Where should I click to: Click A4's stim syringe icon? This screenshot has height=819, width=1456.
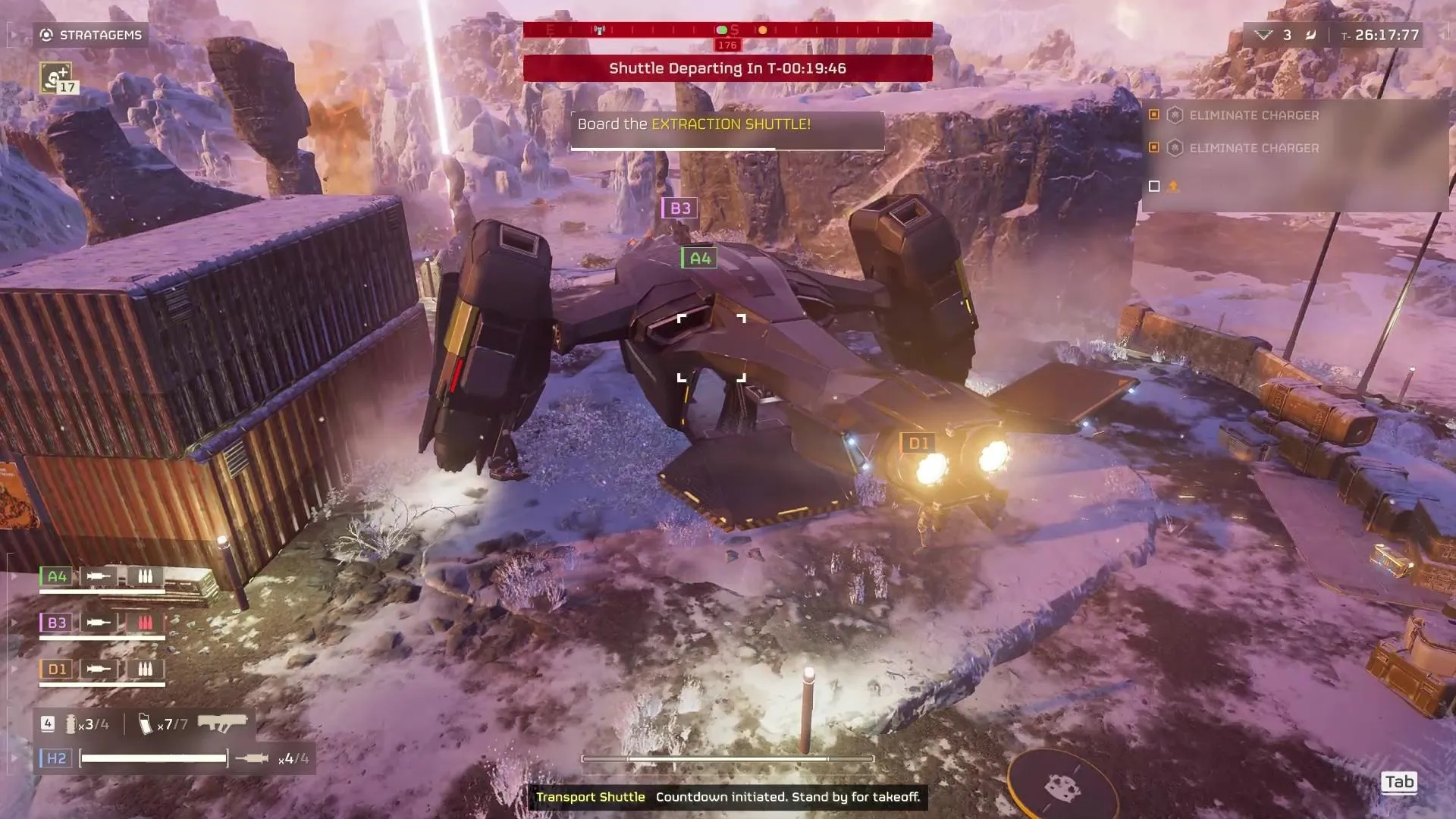pyautogui.click(x=99, y=576)
